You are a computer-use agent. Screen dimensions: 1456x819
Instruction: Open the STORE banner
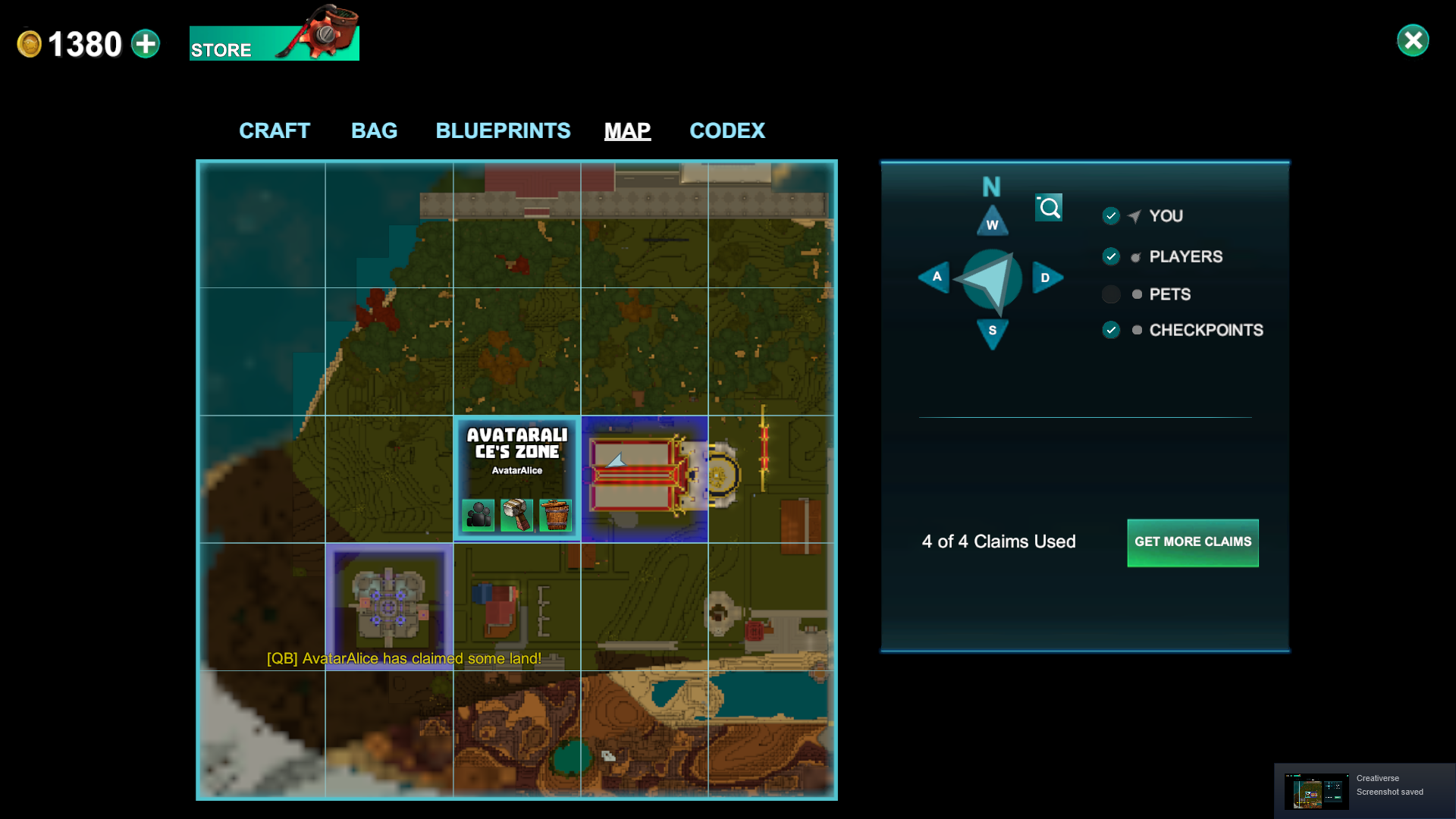click(x=274, y=43)
